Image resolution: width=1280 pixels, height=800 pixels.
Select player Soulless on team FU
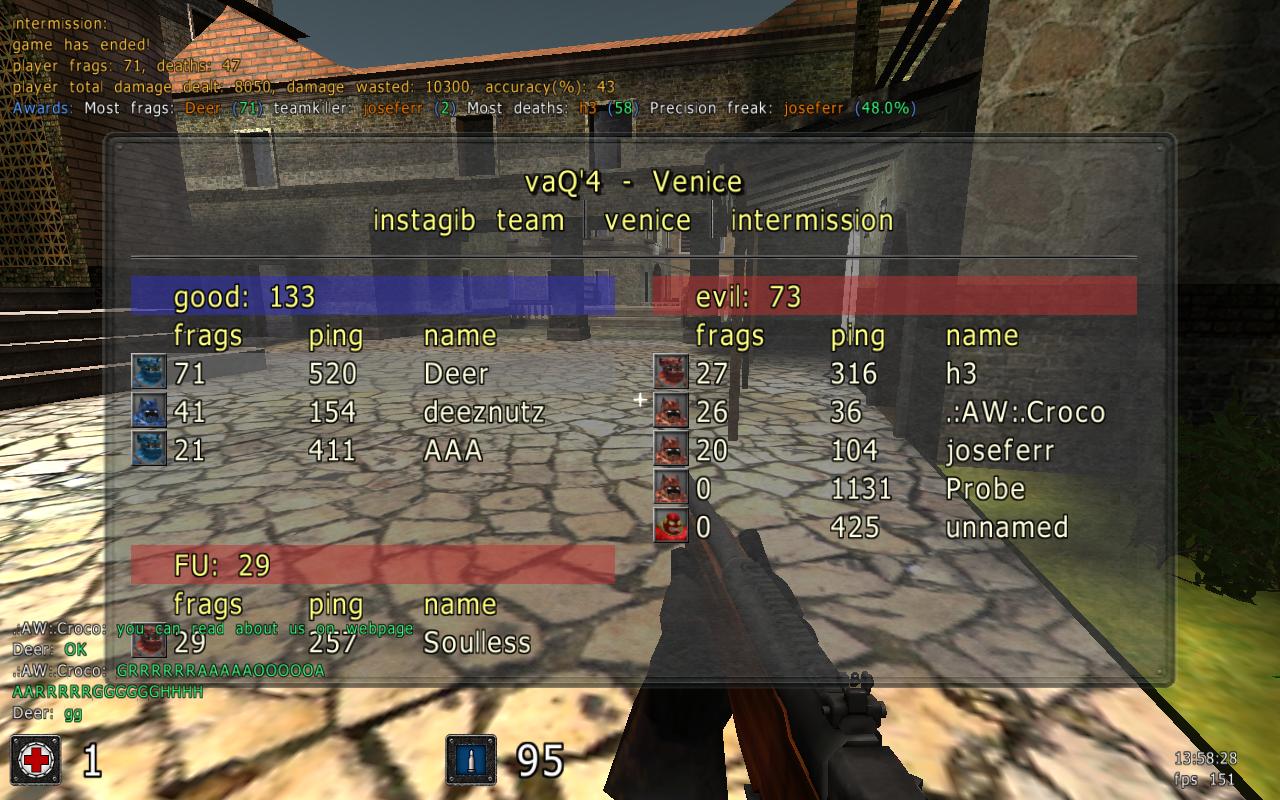point(477,642)
